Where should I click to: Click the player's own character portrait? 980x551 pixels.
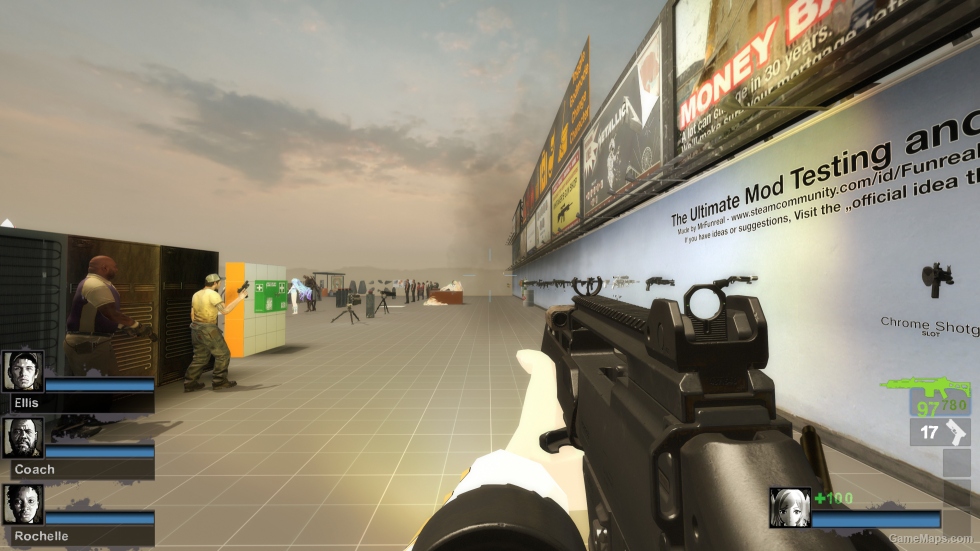tap(789, 507)
